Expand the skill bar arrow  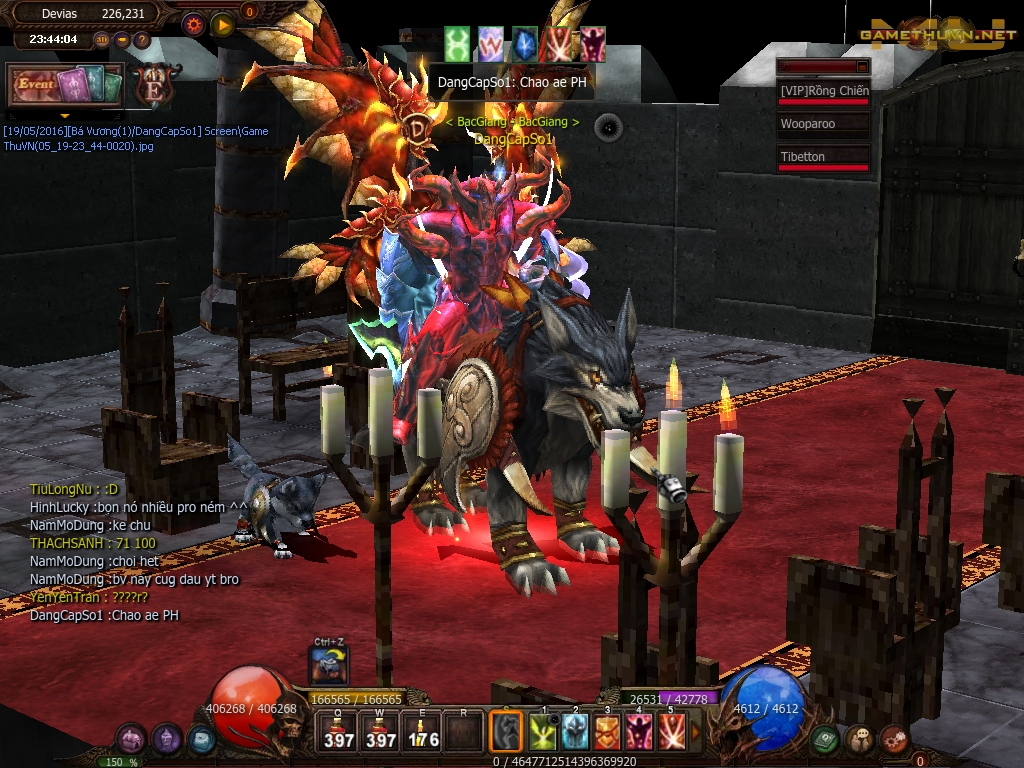pyautogui.click(x=696, y=732)
